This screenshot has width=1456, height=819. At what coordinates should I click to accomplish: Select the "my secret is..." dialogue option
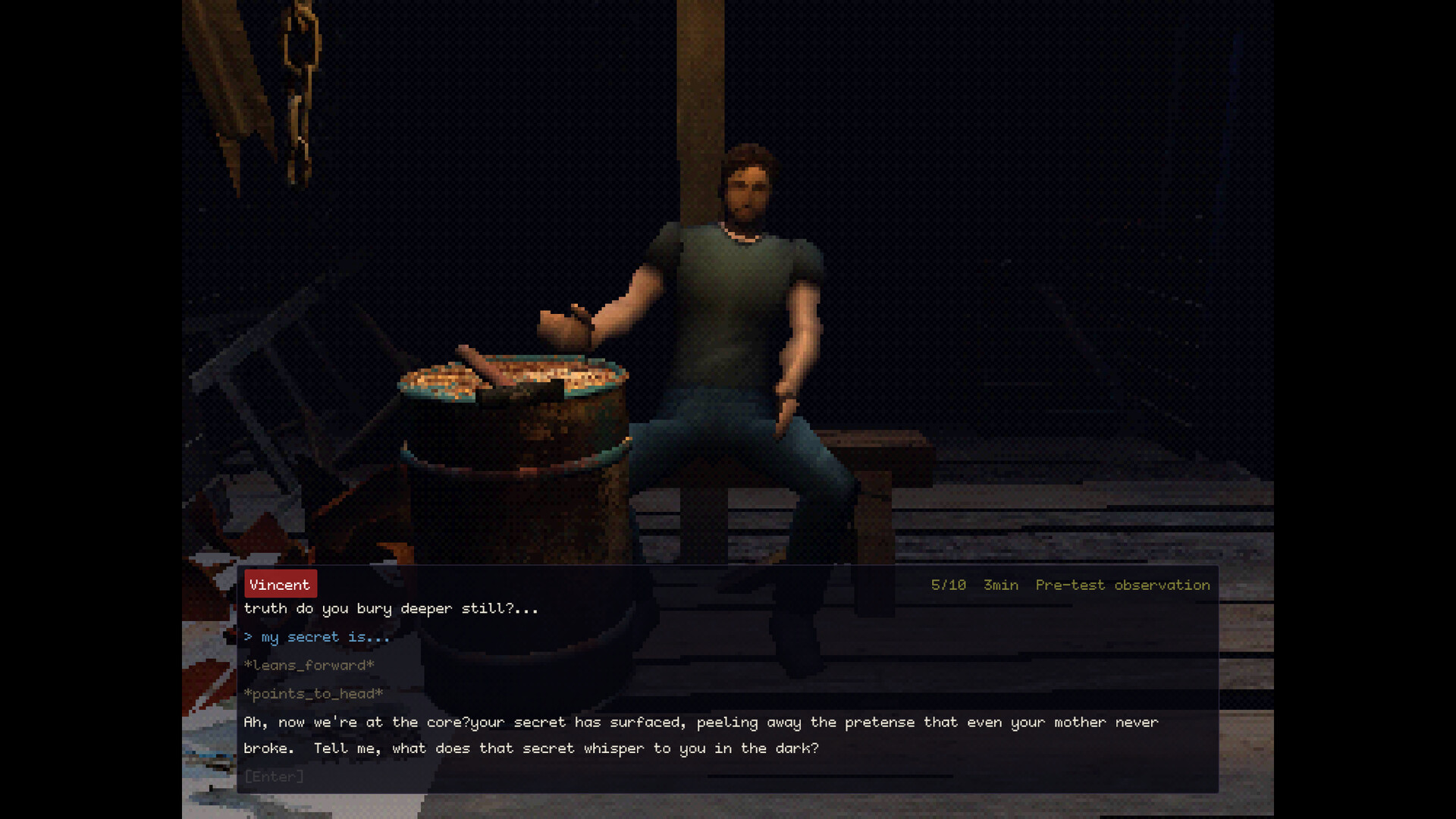tap(317, 637)
